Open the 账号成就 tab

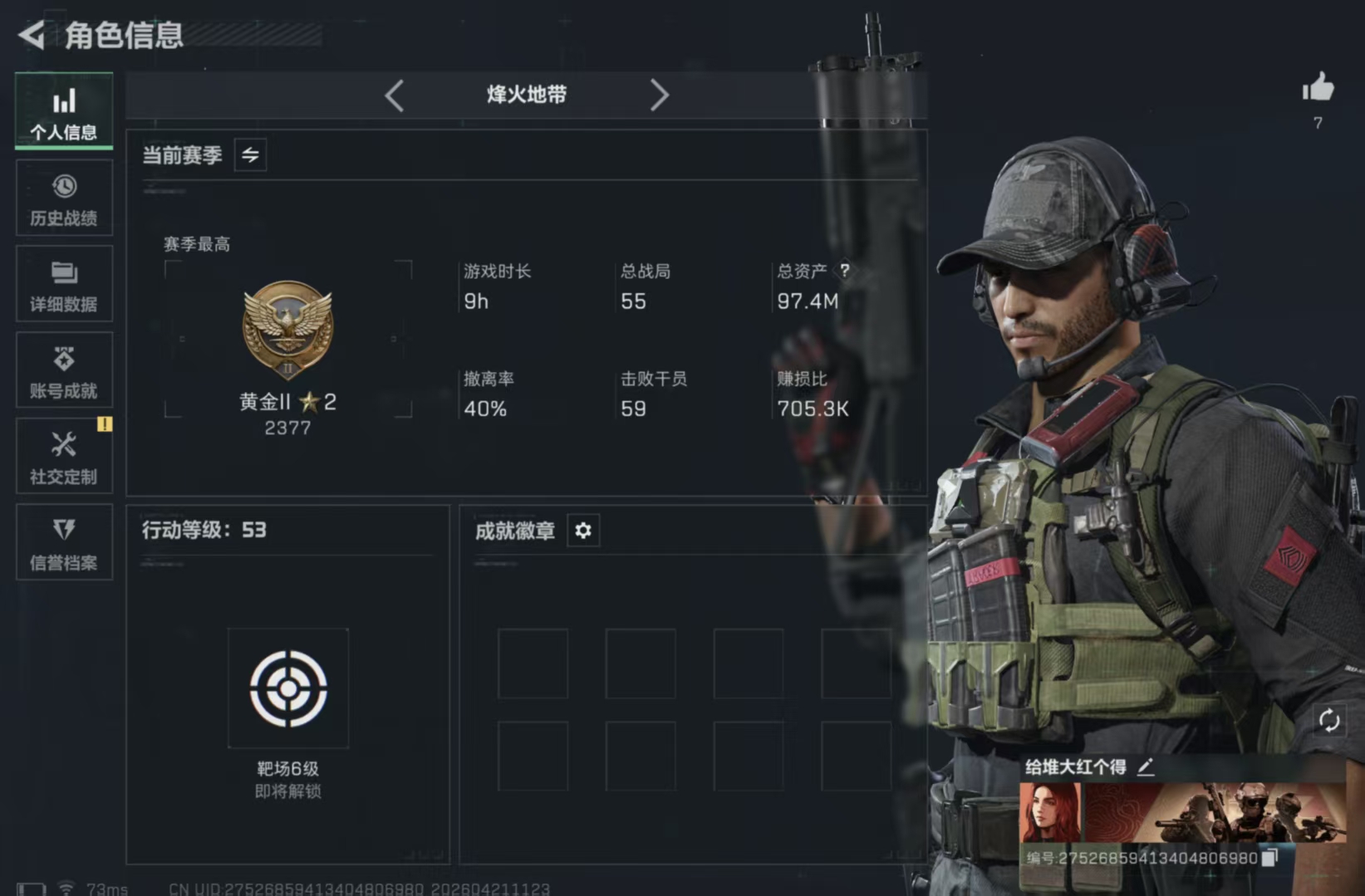point(64,371)
